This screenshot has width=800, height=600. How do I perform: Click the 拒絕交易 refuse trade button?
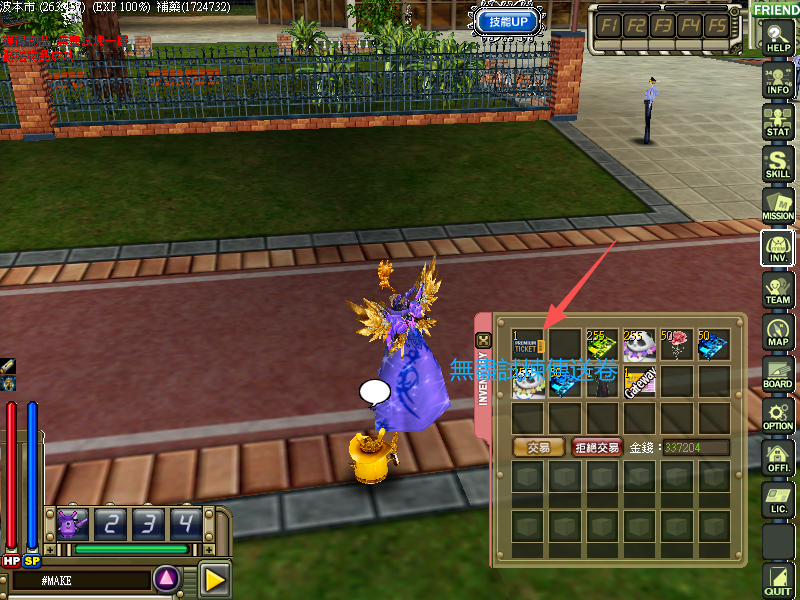click(x=597, y=448)
